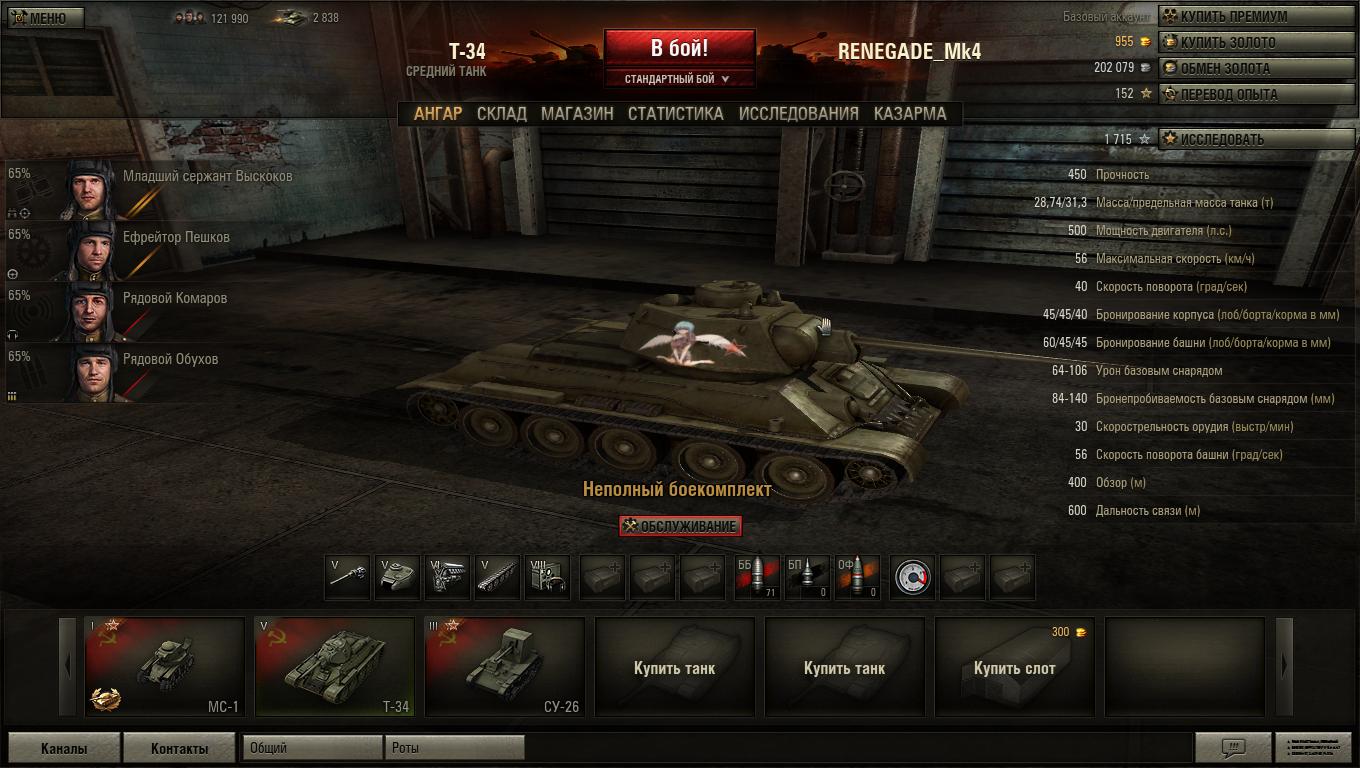
Task: Go to the Исследования tab
Action: click(x=798, y=114)
